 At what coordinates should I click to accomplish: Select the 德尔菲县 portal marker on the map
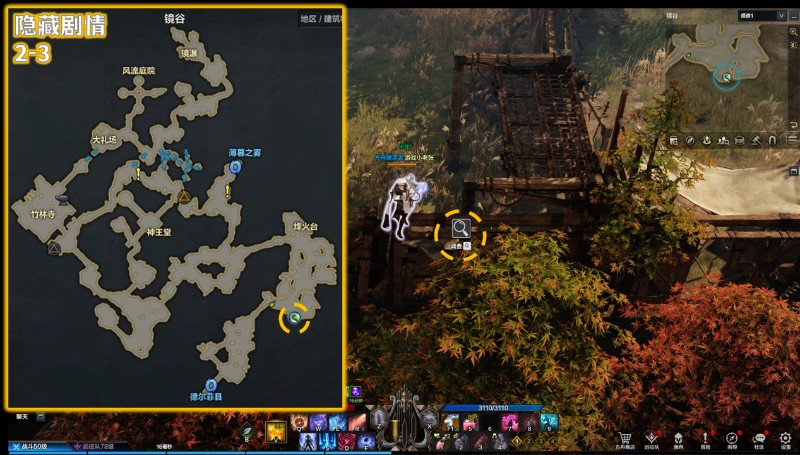coord(211,384)
